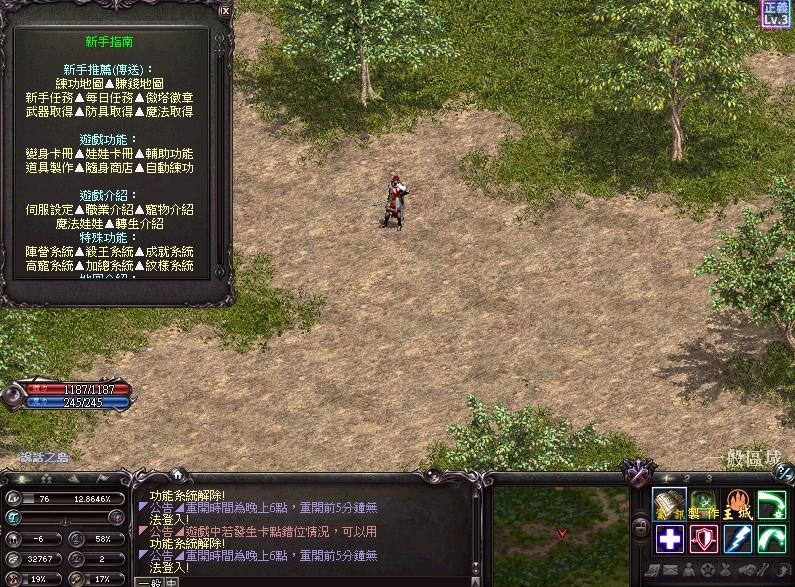Cast the white cross heal skill
This screenshot has width=795, height=587.
click(670, 539)
